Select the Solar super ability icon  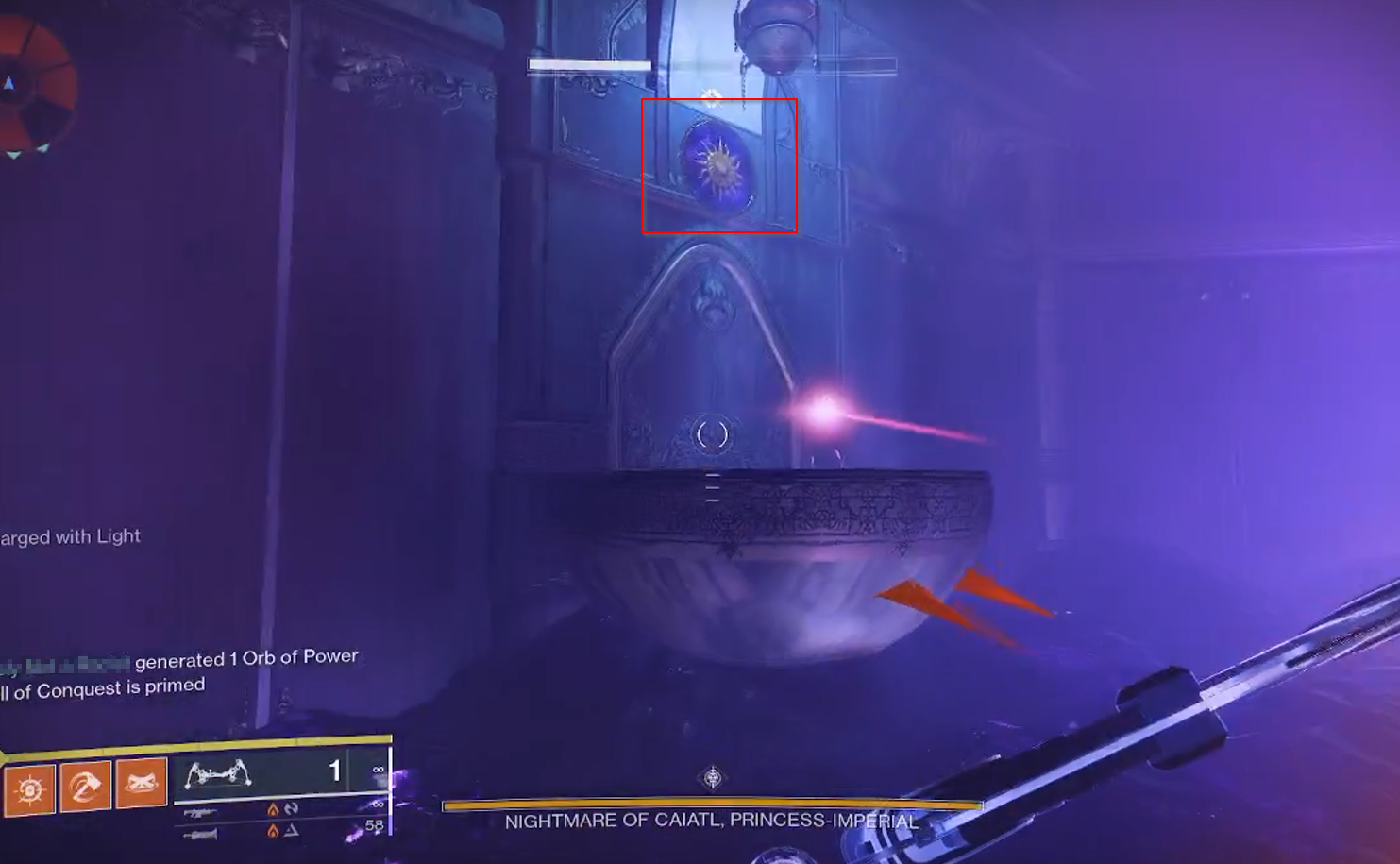[x=29, y=785]
